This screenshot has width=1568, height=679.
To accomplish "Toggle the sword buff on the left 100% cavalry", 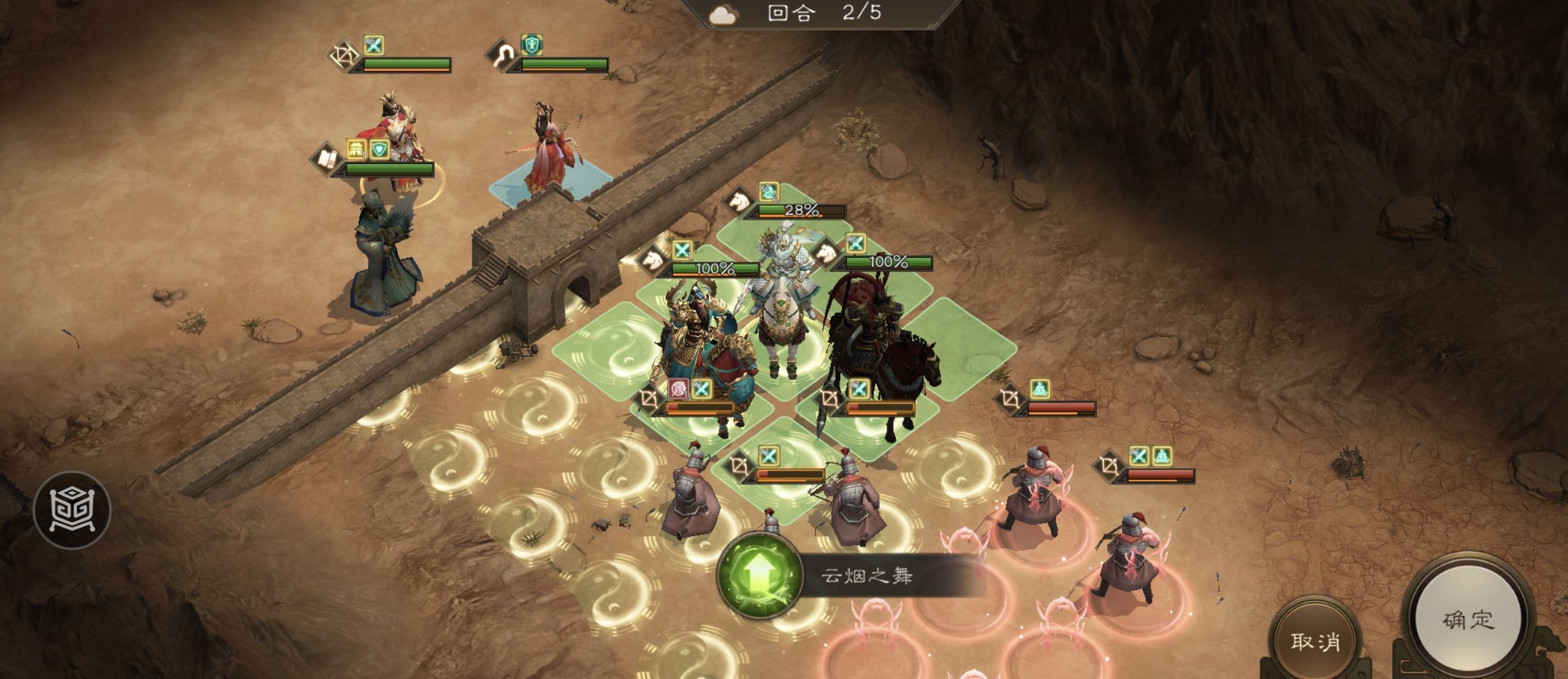I will pos(681,249).
